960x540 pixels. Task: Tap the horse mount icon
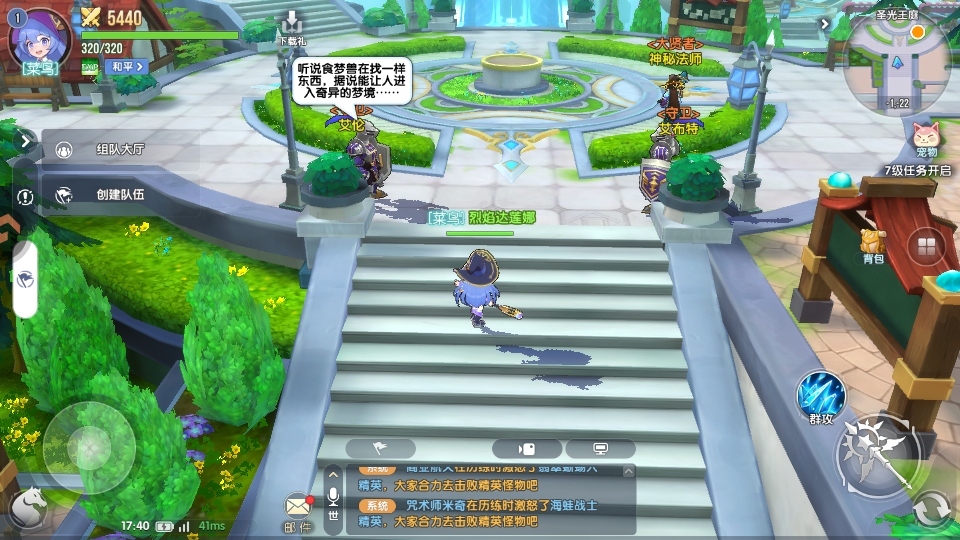(x=28, y=508)
